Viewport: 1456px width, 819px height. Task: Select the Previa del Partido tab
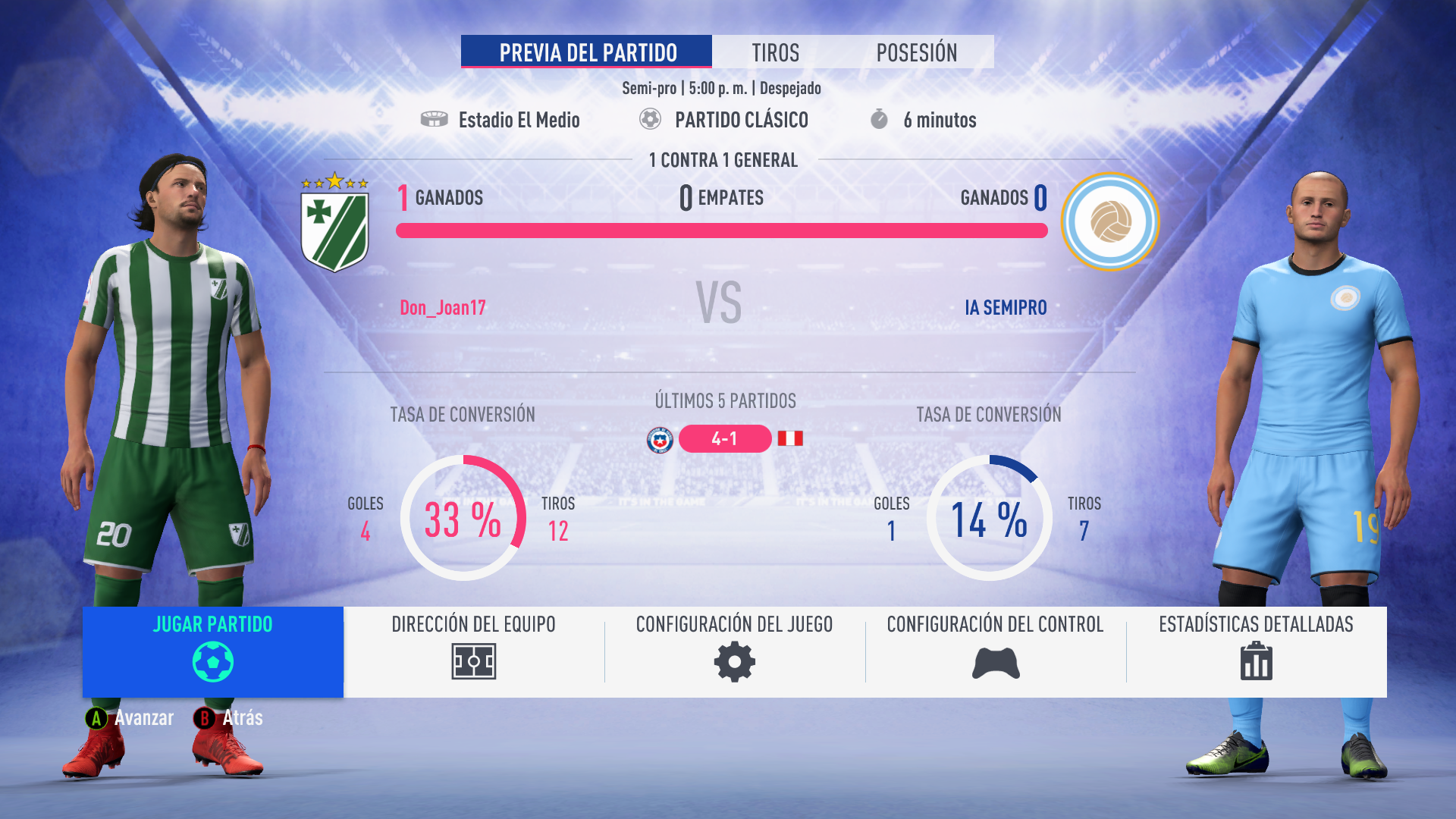coord(586,52)
